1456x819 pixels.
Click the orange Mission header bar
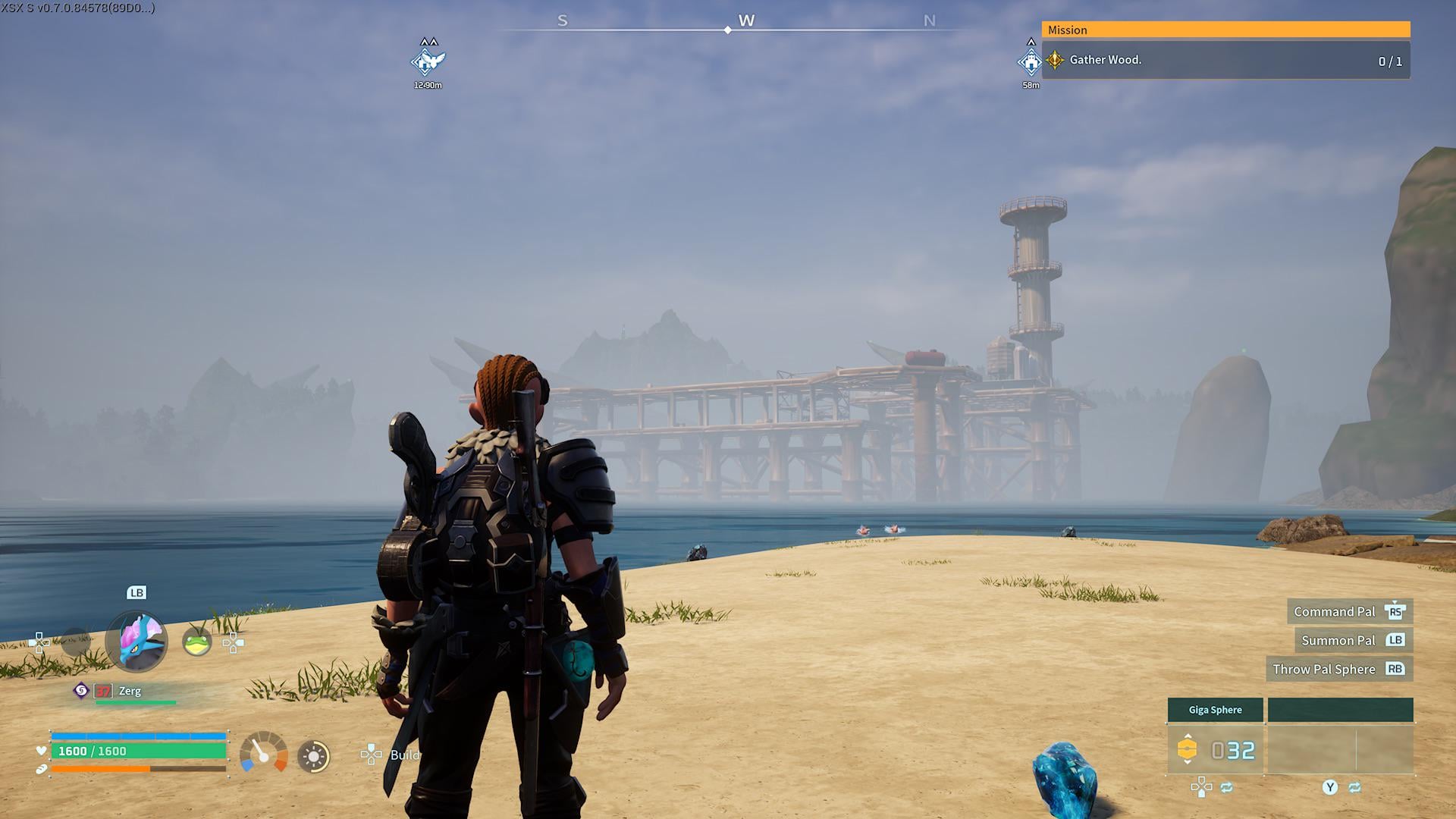(x=1225, y=30)
